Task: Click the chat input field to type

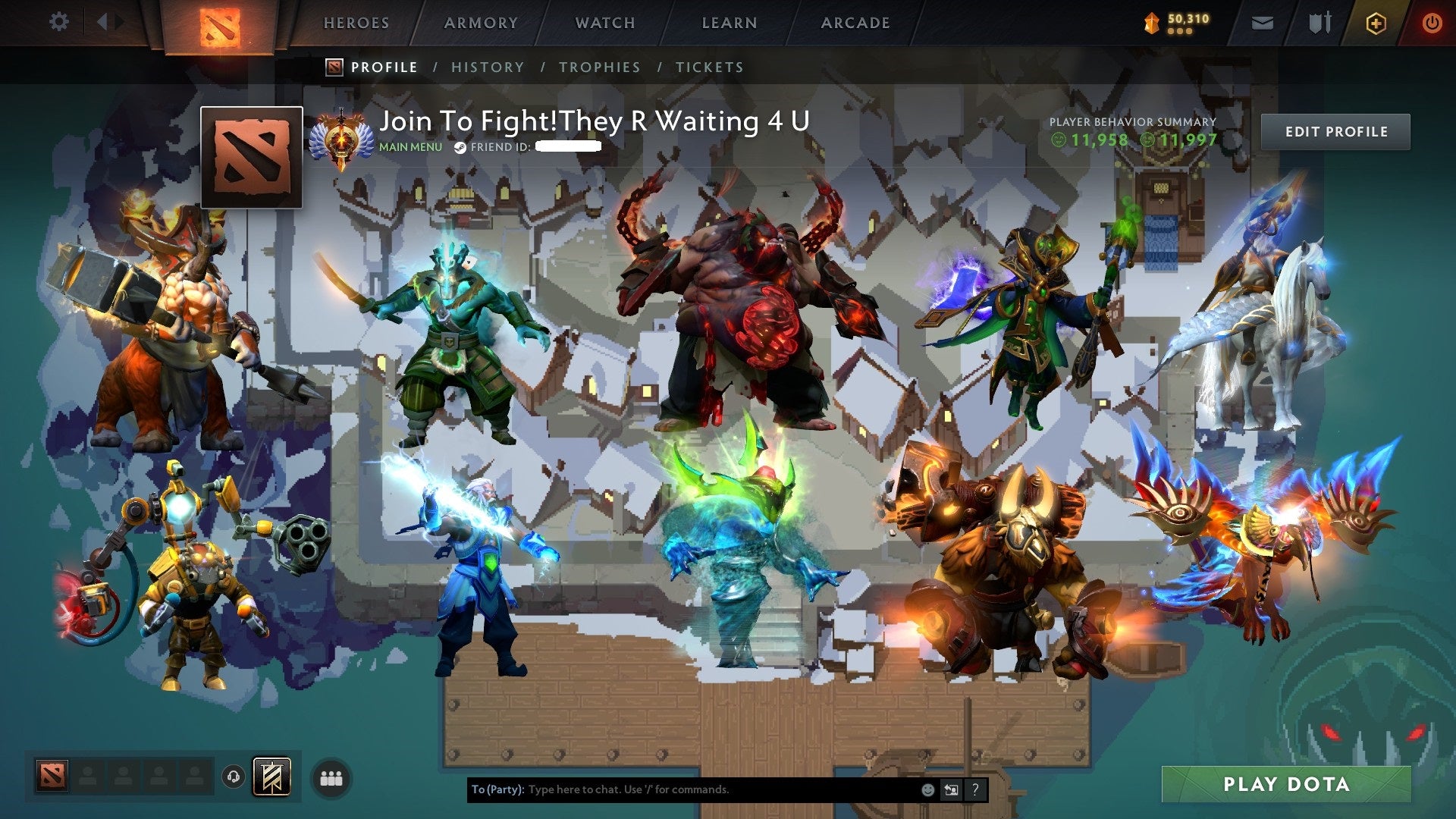Action: (682, 789)
